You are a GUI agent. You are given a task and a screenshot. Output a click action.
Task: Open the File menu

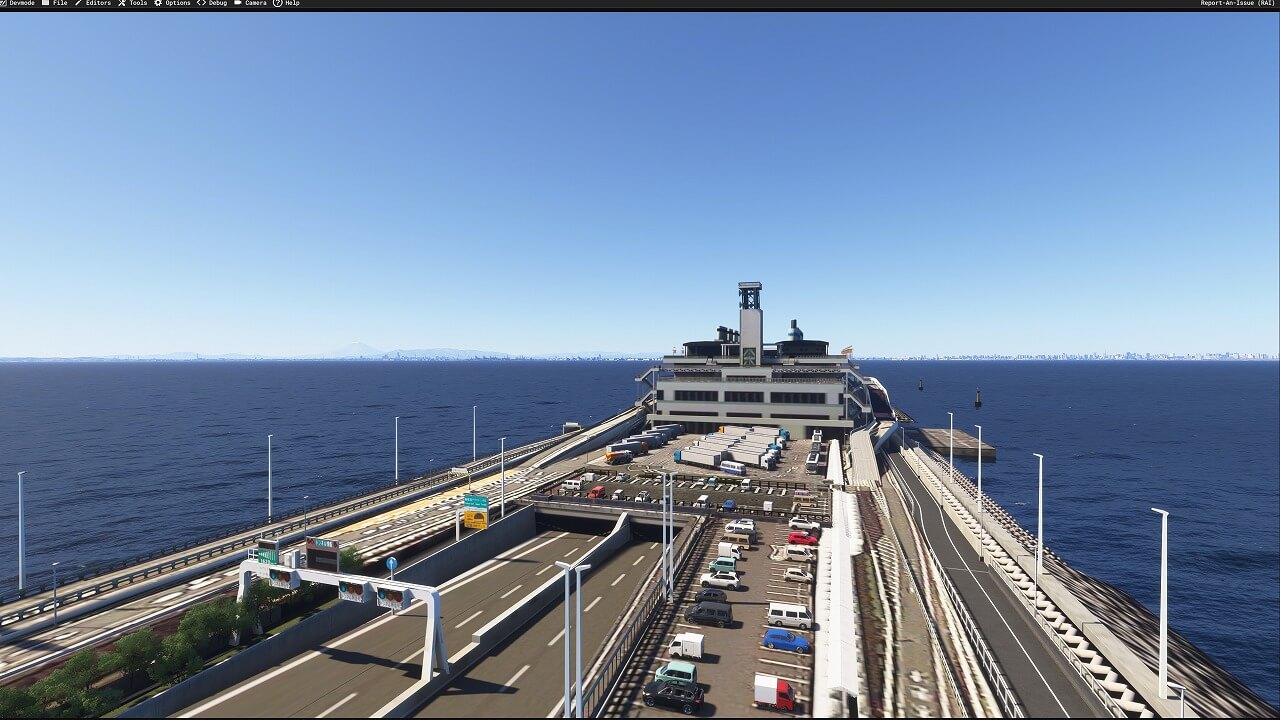coord(59,4)
